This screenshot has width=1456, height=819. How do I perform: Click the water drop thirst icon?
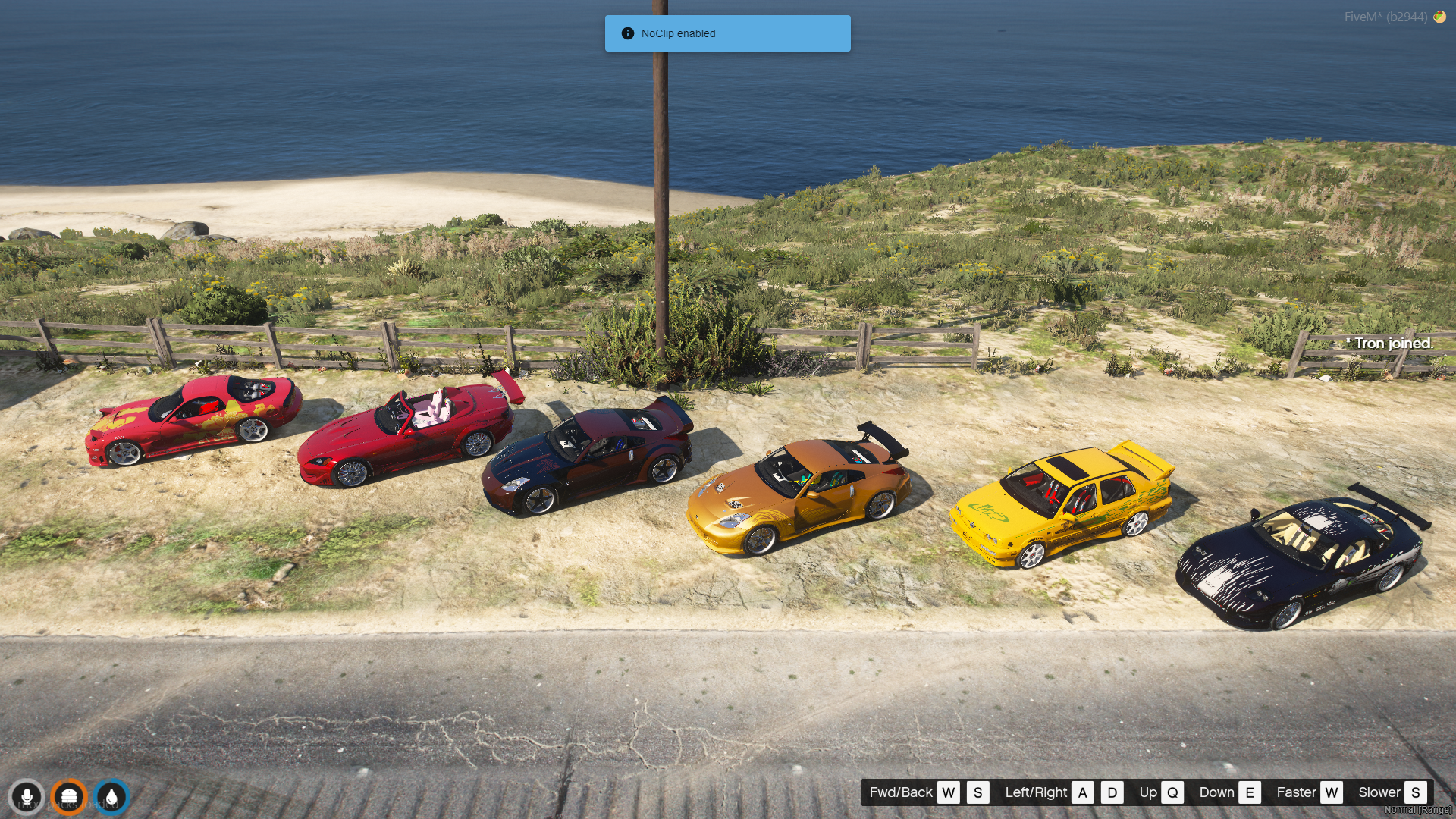(112, 797)
